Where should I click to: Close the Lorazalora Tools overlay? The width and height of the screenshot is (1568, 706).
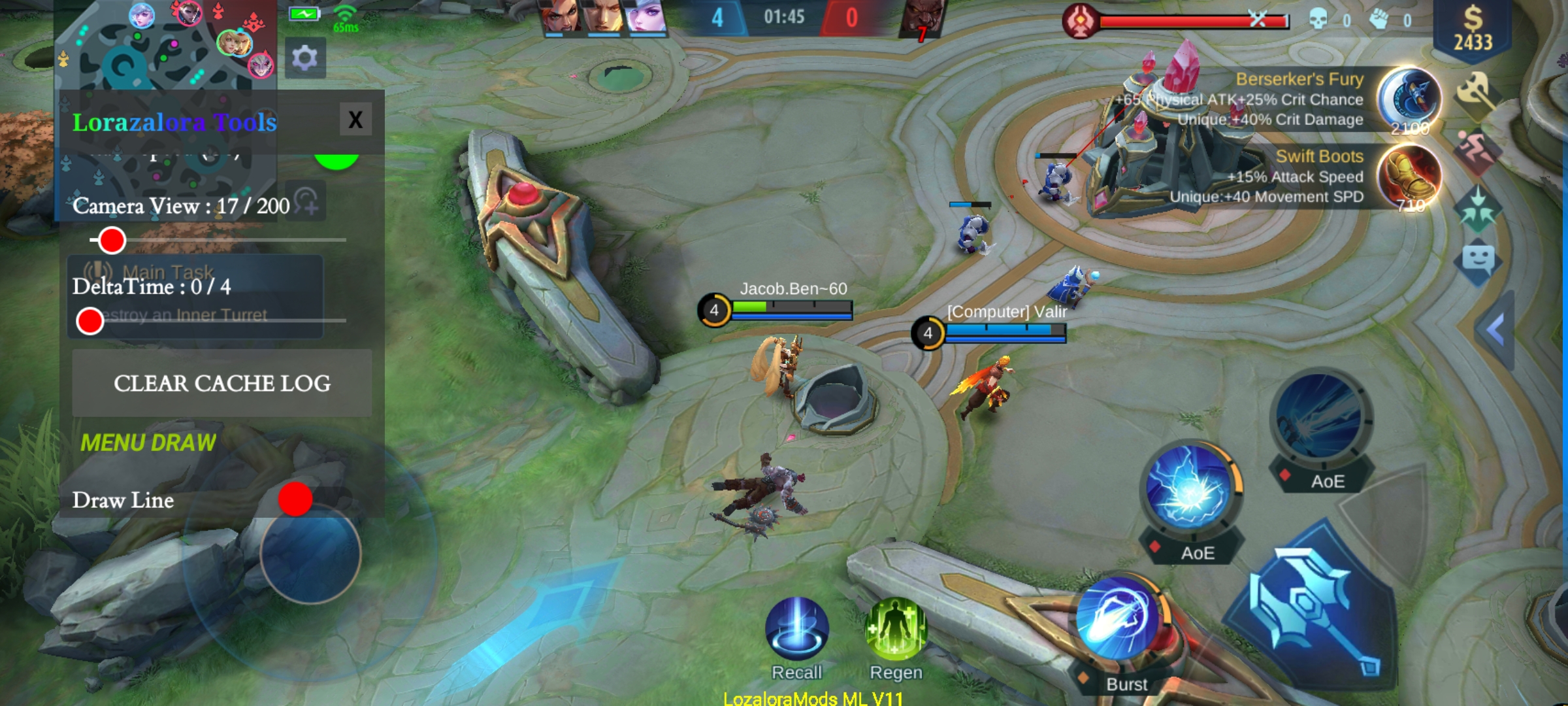(355, 120)
